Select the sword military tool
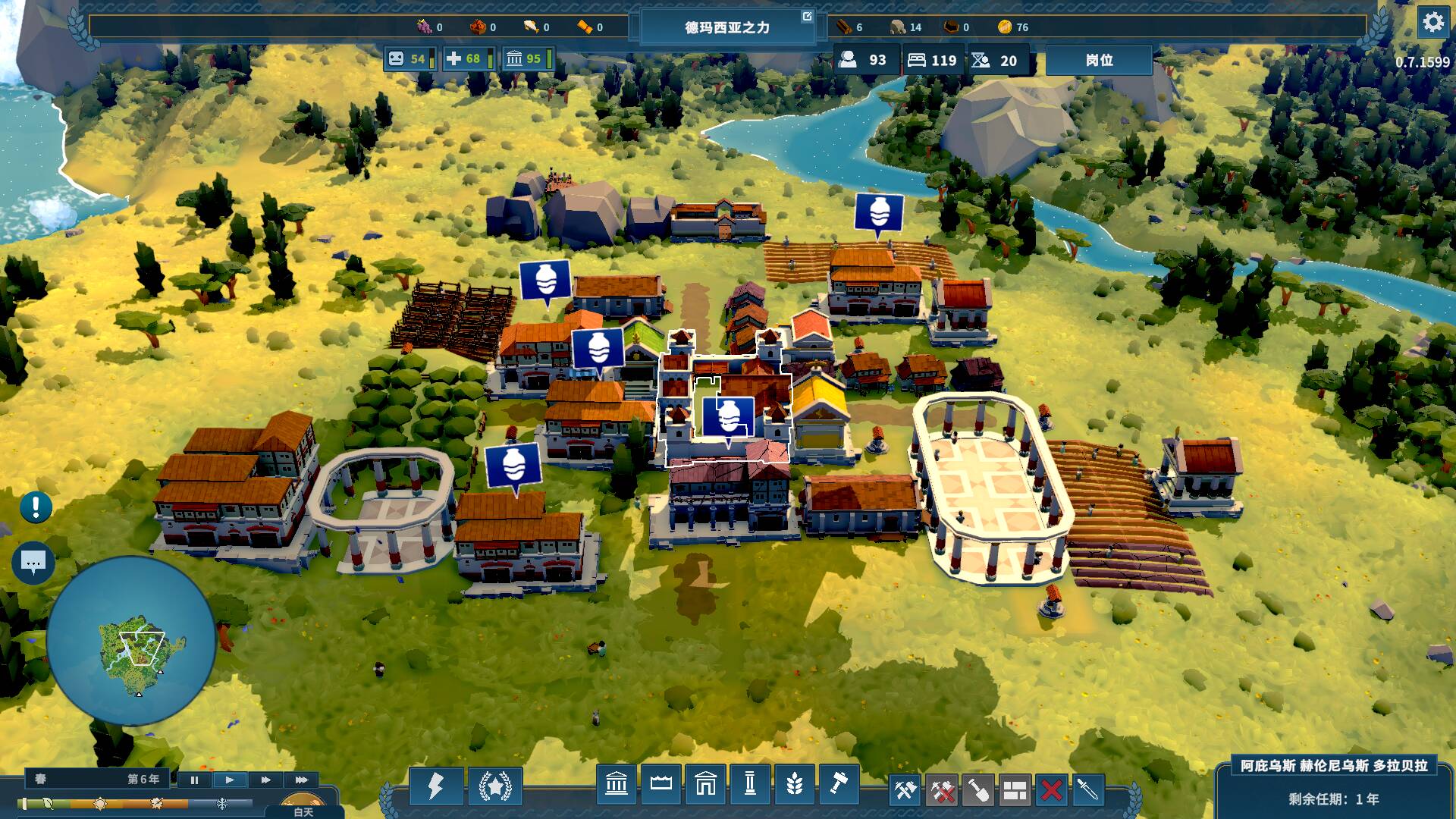 (x=1087, y=790)
